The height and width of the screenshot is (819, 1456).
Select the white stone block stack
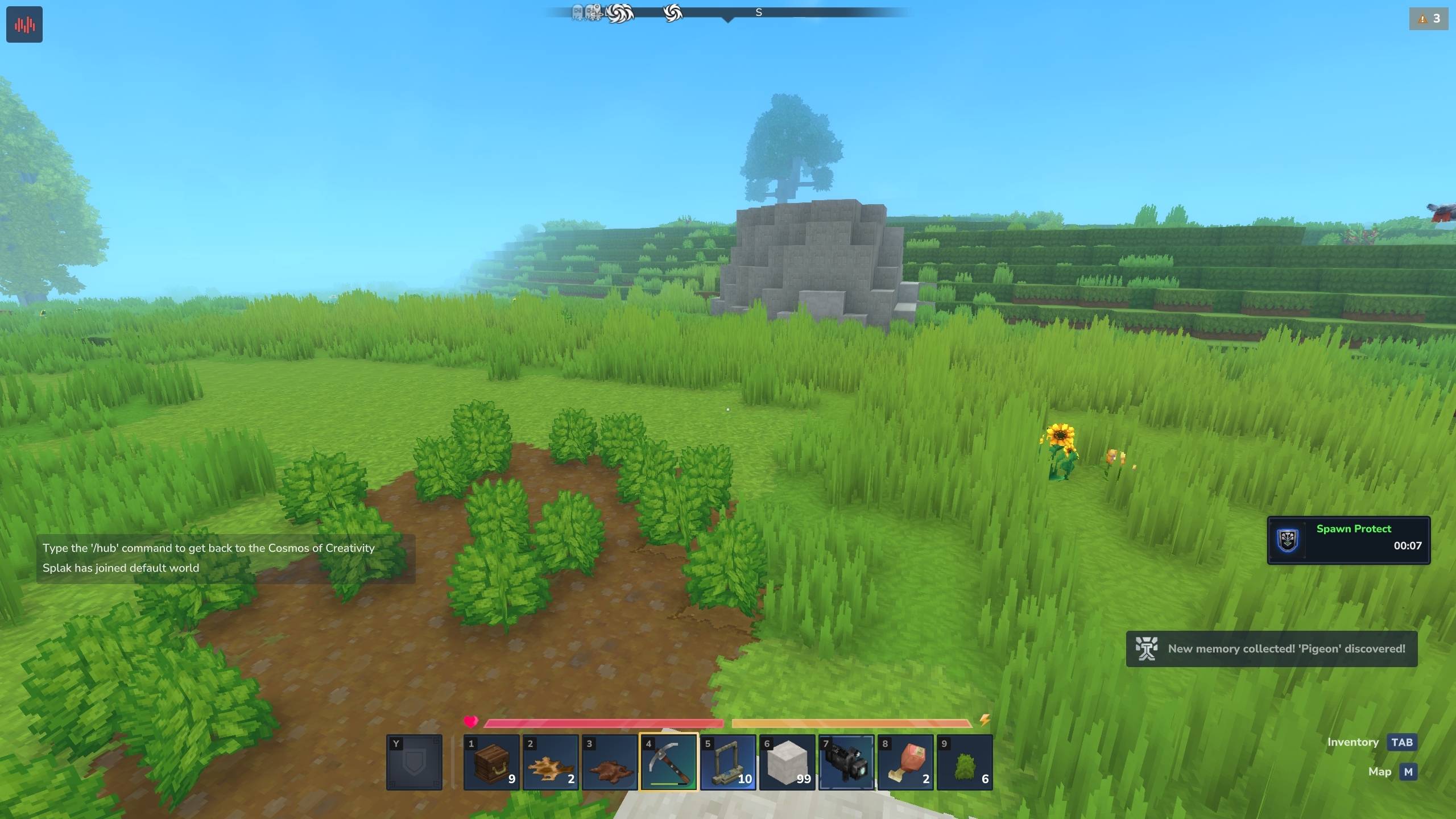tap(787, 763)
